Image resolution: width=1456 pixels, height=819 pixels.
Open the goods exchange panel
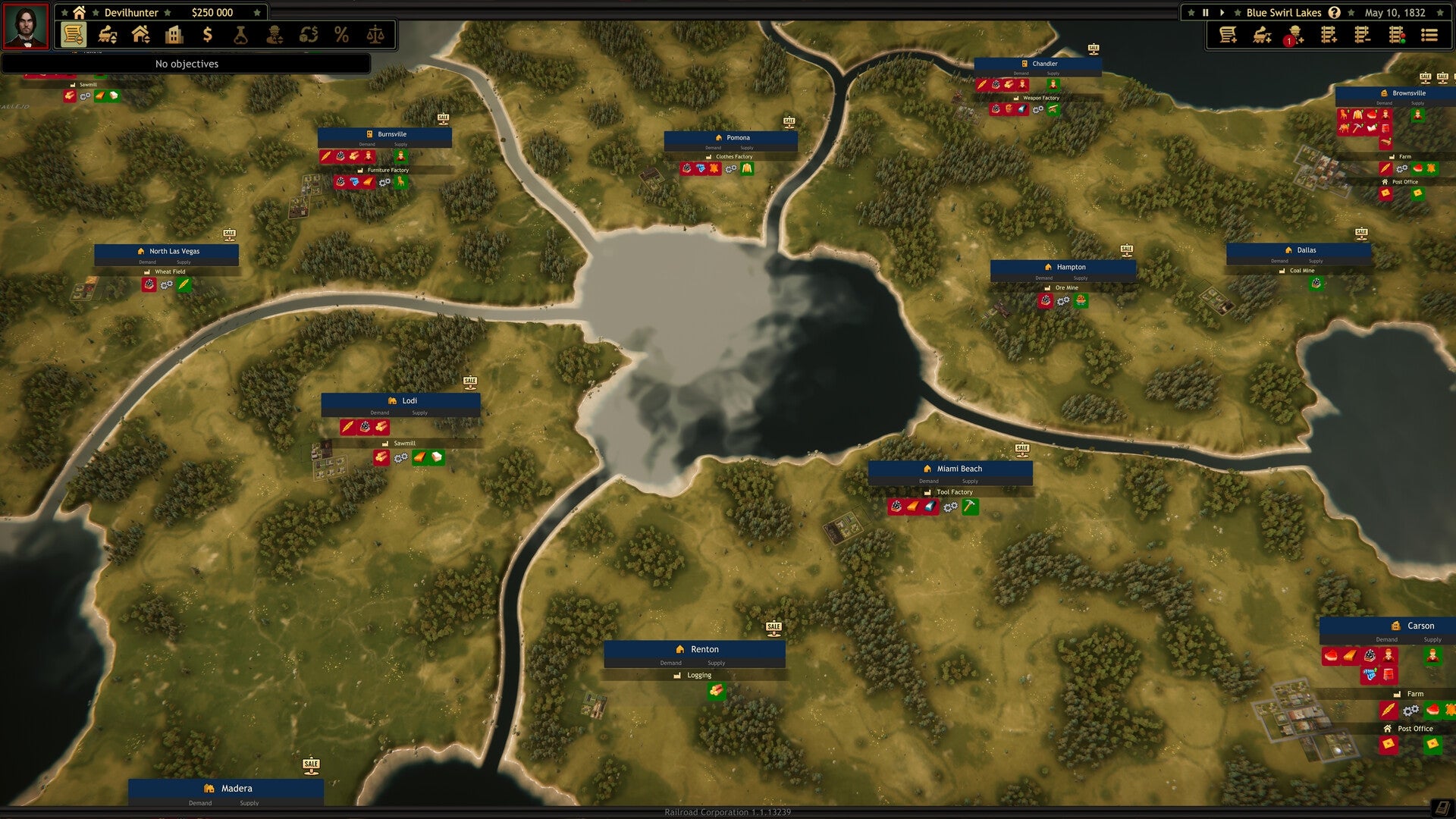[309, 34]
